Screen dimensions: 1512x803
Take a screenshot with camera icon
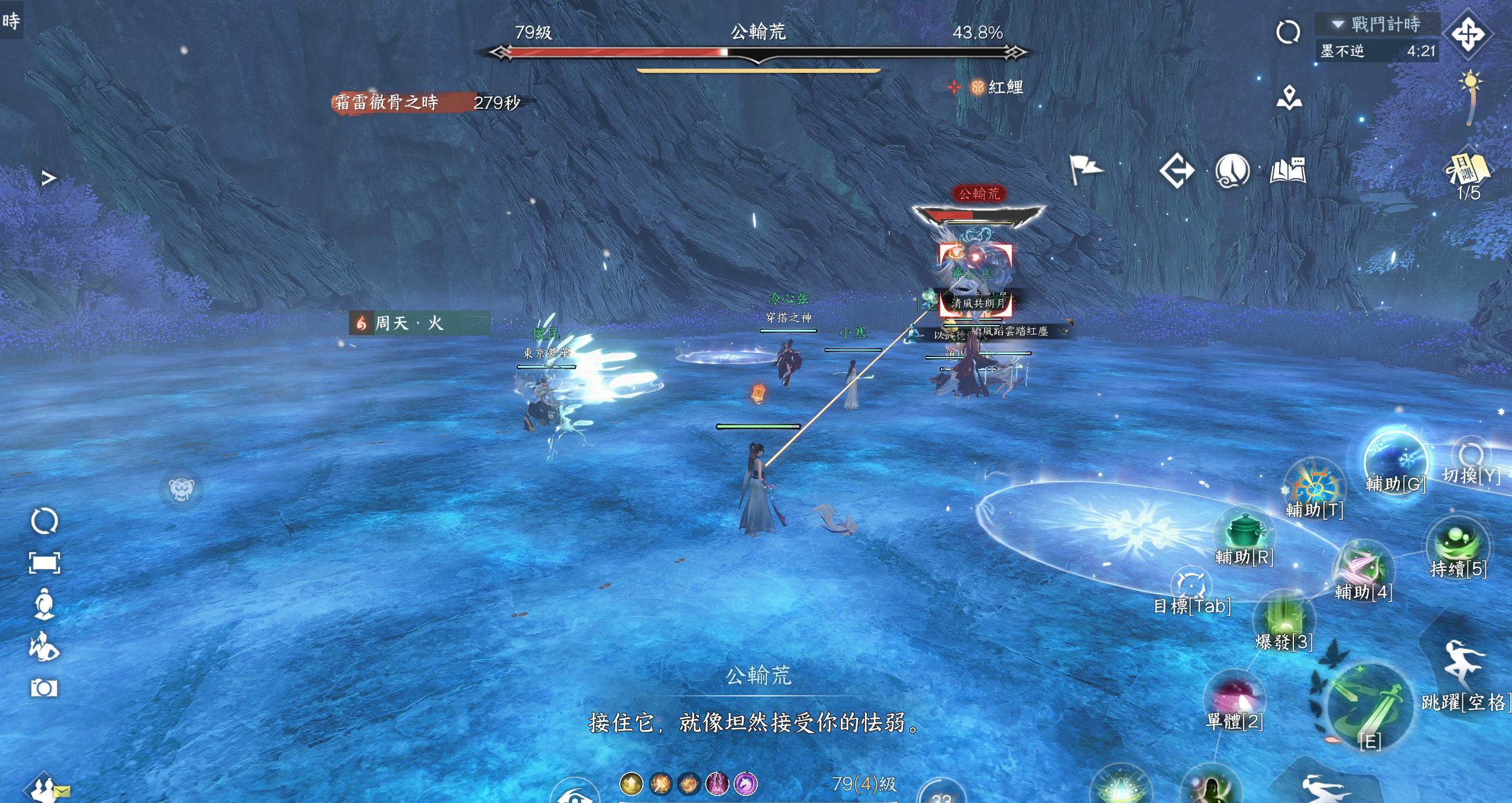pos(44,688)
